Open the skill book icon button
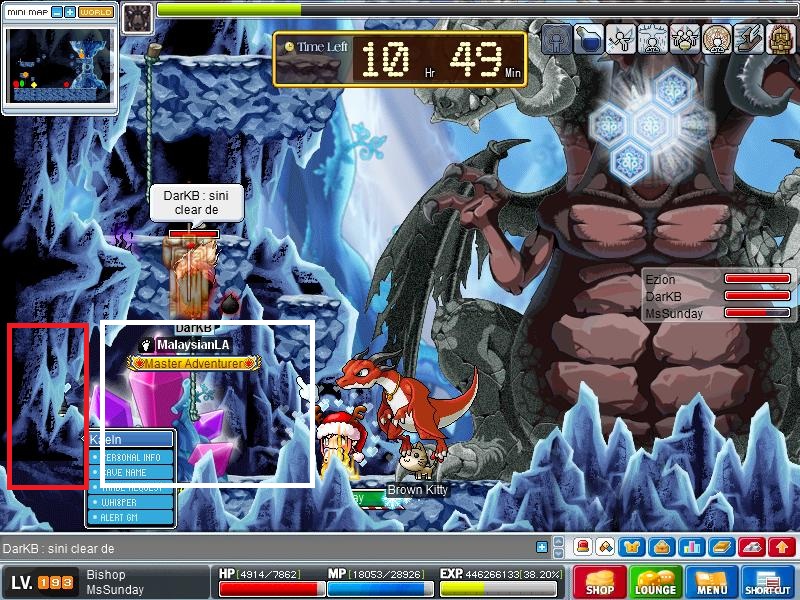 [719, 547]
